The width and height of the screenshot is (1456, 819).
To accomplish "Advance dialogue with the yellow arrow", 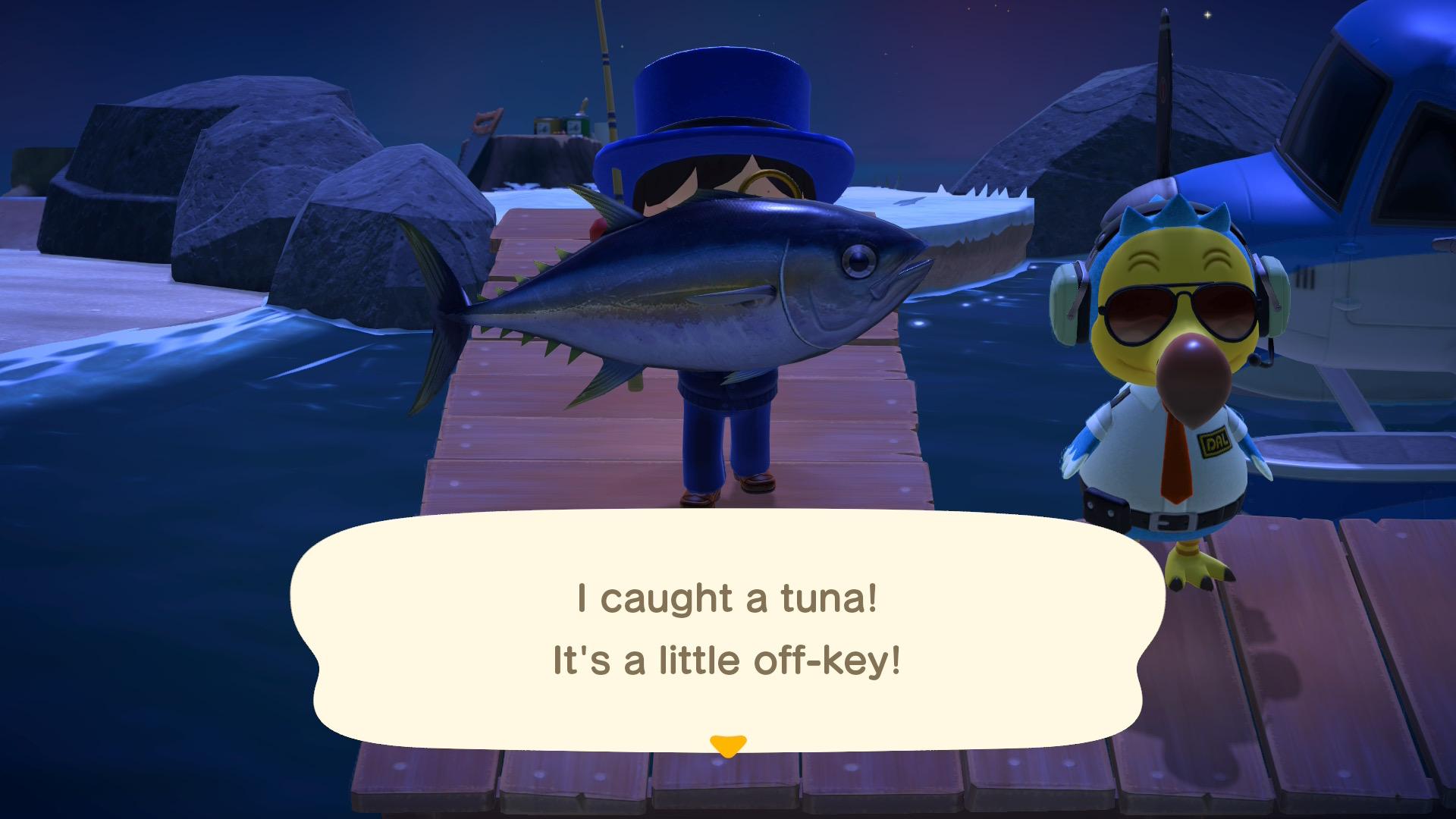I will (728, 745).
